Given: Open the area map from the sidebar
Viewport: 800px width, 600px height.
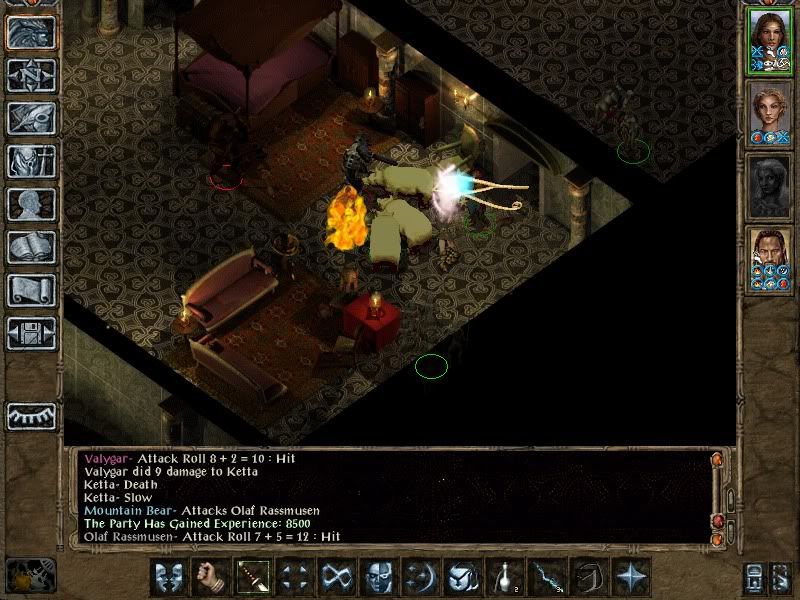Looking at the screenshot, I should pos(31,75).
